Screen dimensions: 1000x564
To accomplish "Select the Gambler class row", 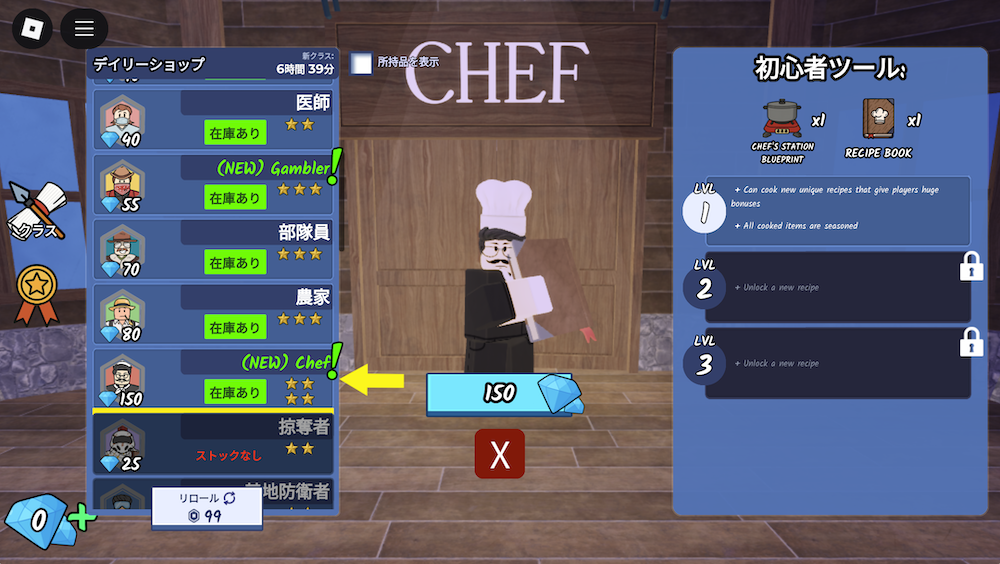I will coord(215,185).
